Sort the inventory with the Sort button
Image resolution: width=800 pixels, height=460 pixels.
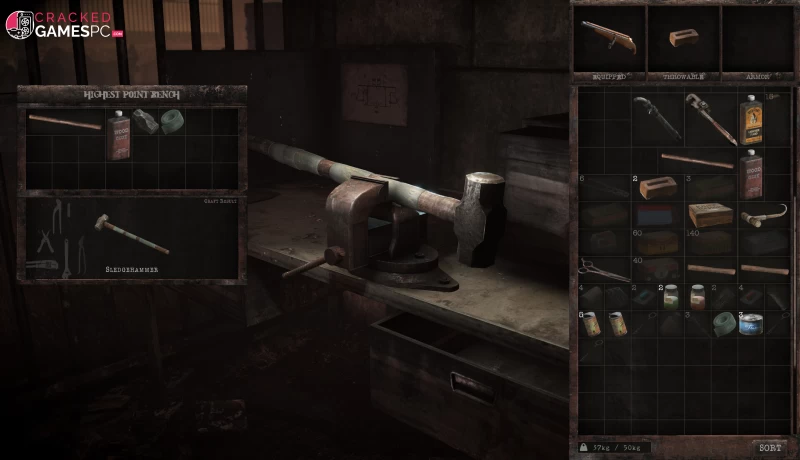(769, 448)
